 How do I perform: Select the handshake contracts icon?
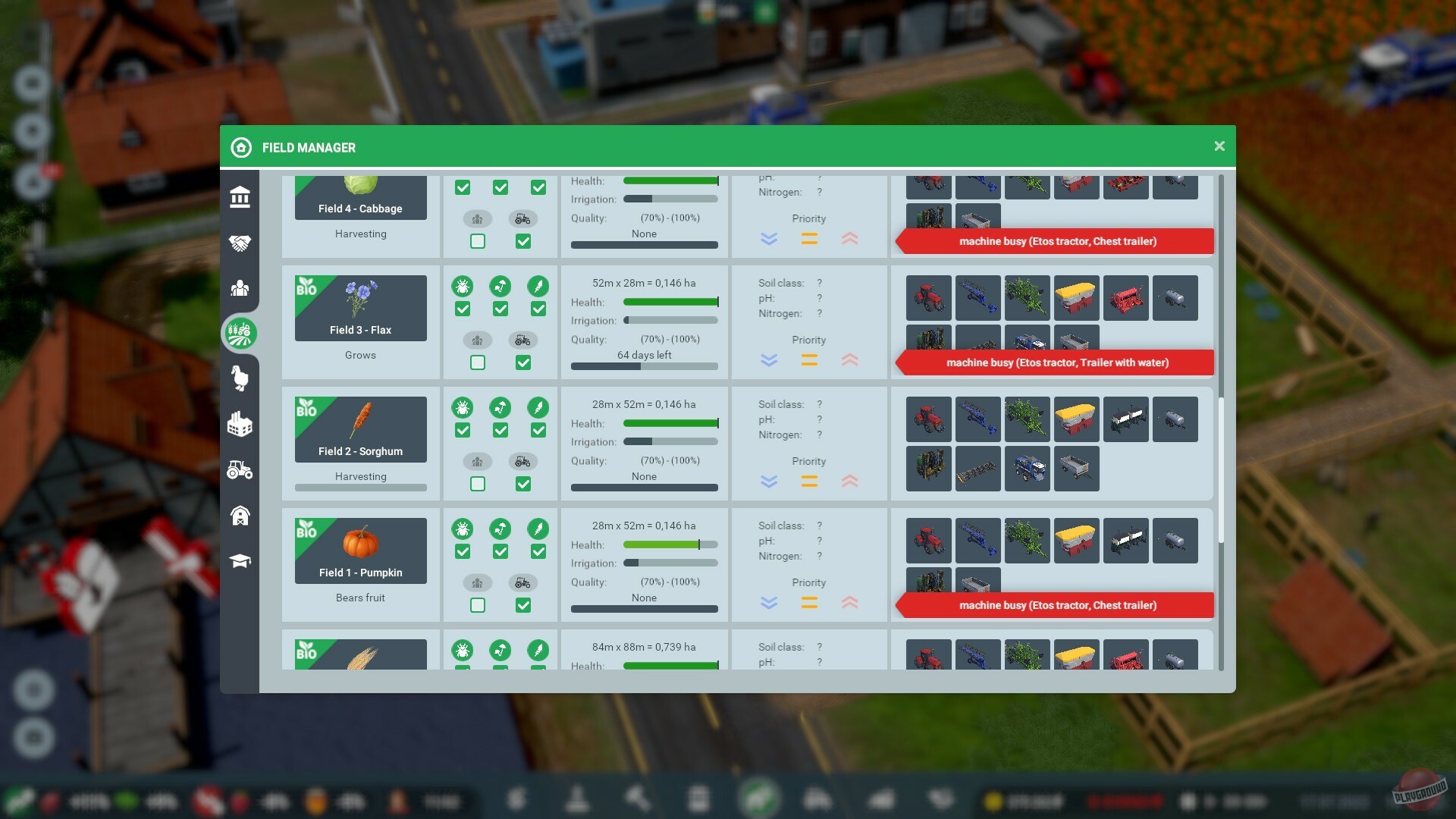[x=240, y=243]
